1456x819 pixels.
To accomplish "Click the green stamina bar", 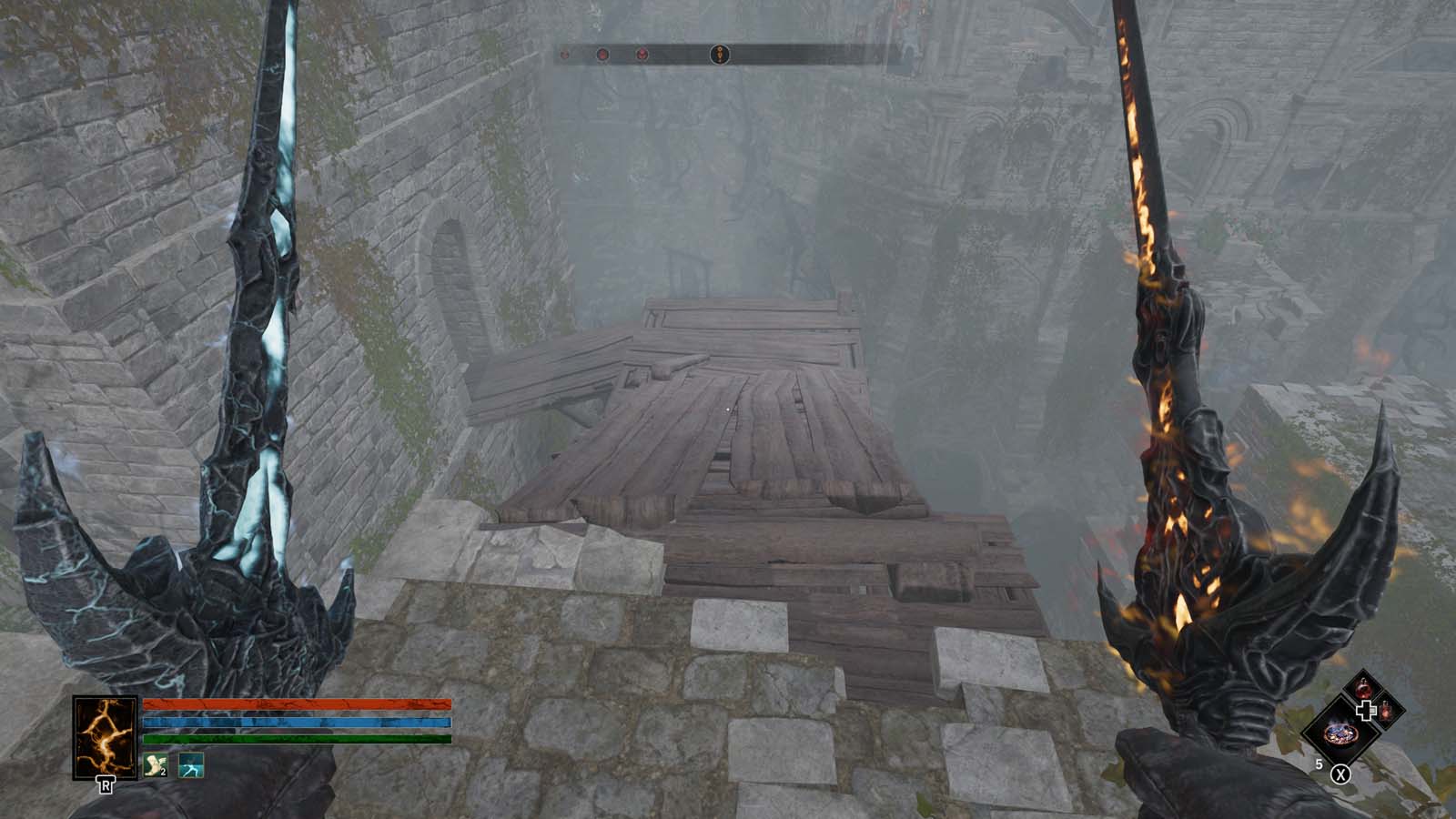I will (x=298, y=738).
